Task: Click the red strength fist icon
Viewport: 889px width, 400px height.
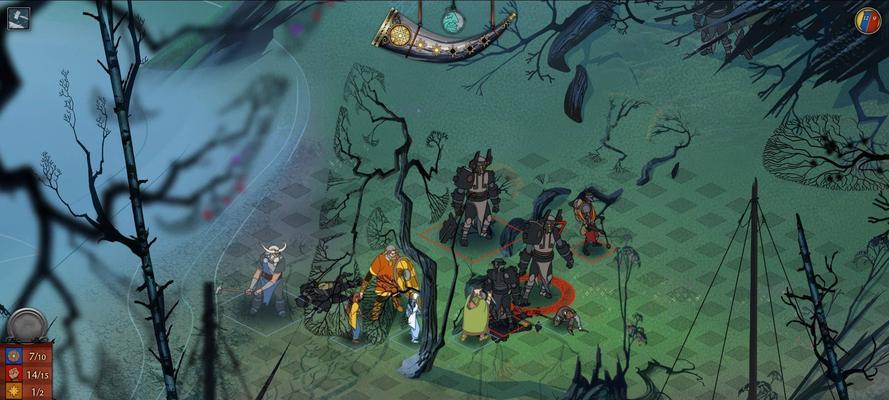Action: tap(14, 374)
